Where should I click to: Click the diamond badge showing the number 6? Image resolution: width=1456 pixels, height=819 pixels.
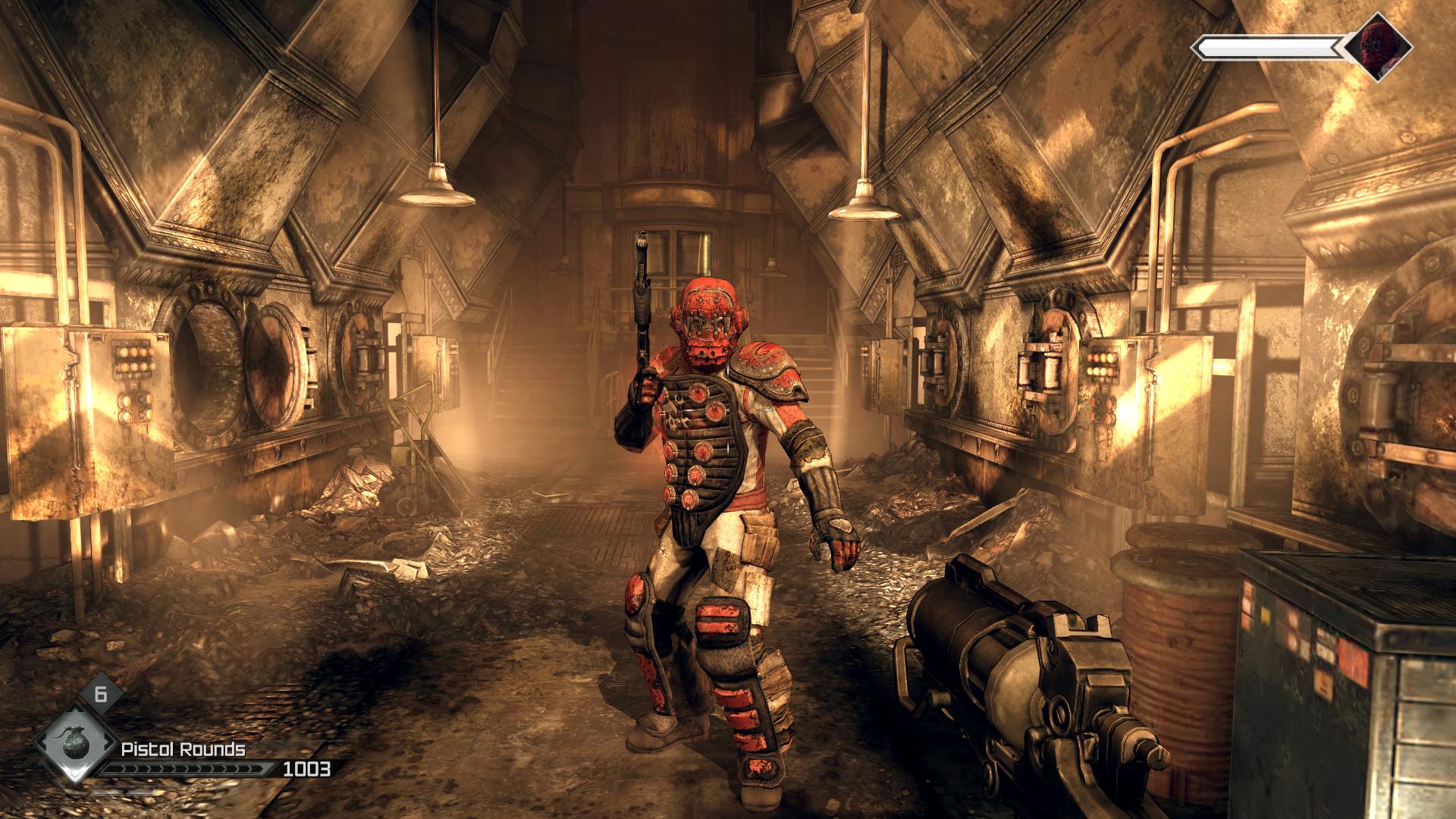point(100,693)
